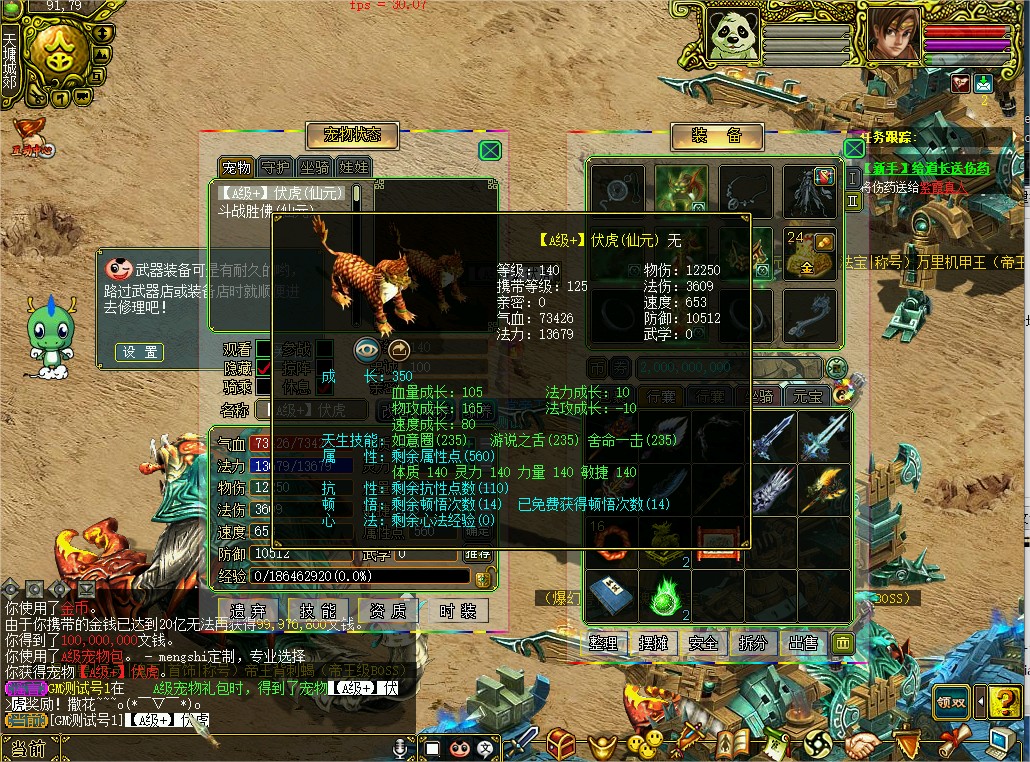
Task: Switch to the 元宝 bag tab
Action: pos(807,396)
